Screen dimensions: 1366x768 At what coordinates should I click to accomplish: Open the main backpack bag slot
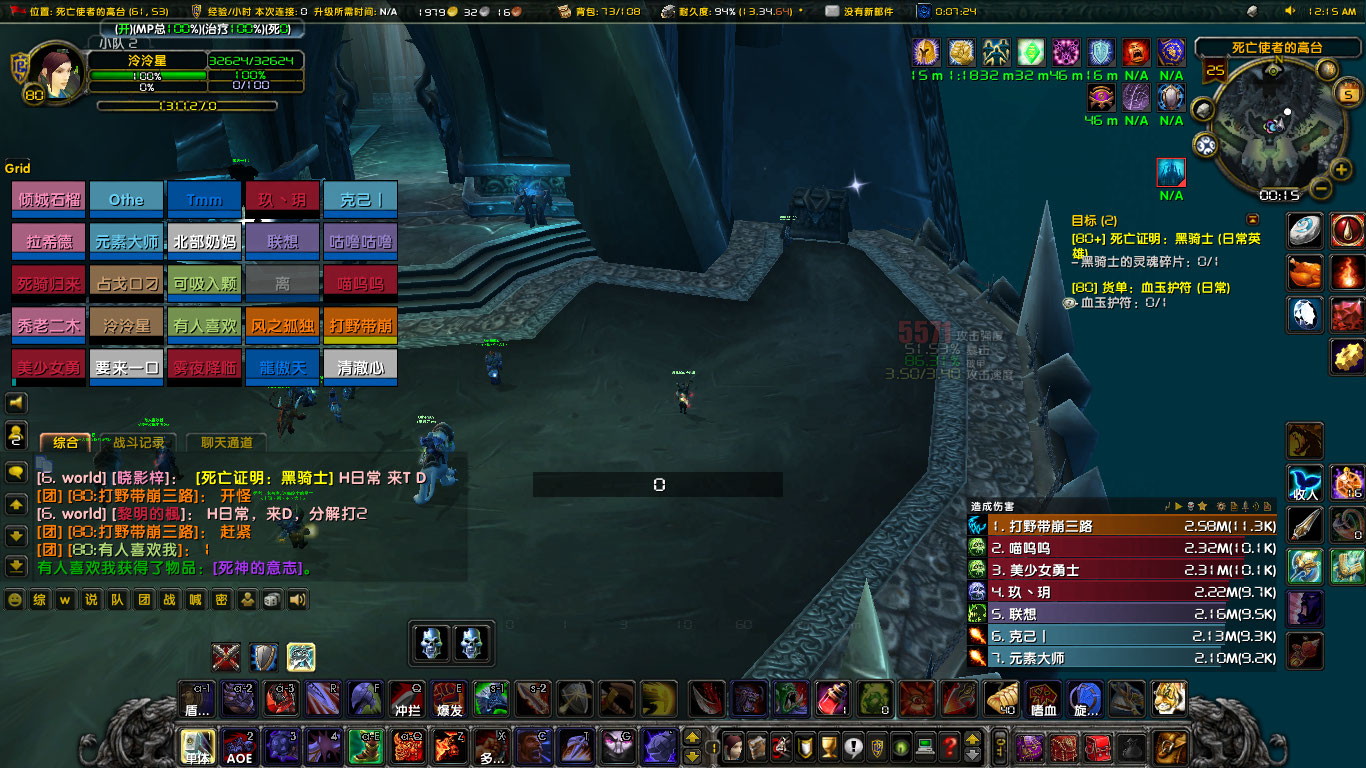click(x=1169, y=747)
